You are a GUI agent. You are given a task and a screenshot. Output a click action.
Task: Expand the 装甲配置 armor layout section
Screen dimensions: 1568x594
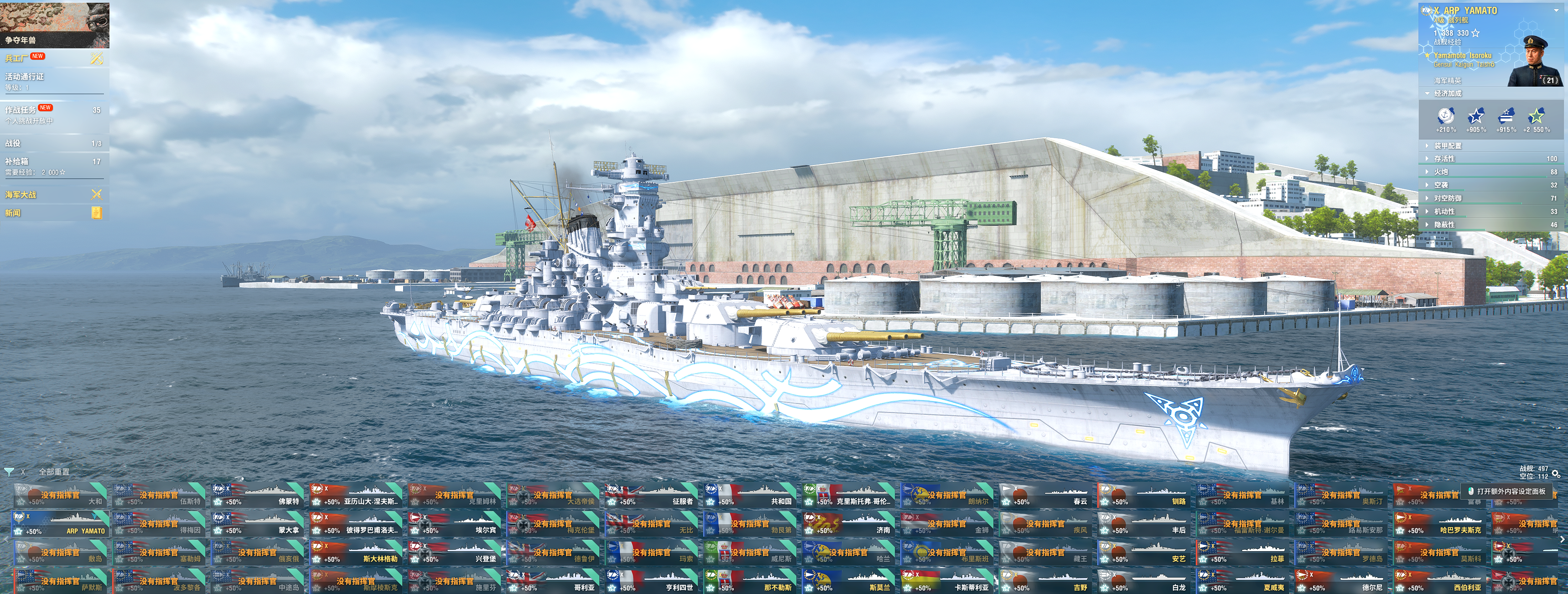click(1448, 146)
